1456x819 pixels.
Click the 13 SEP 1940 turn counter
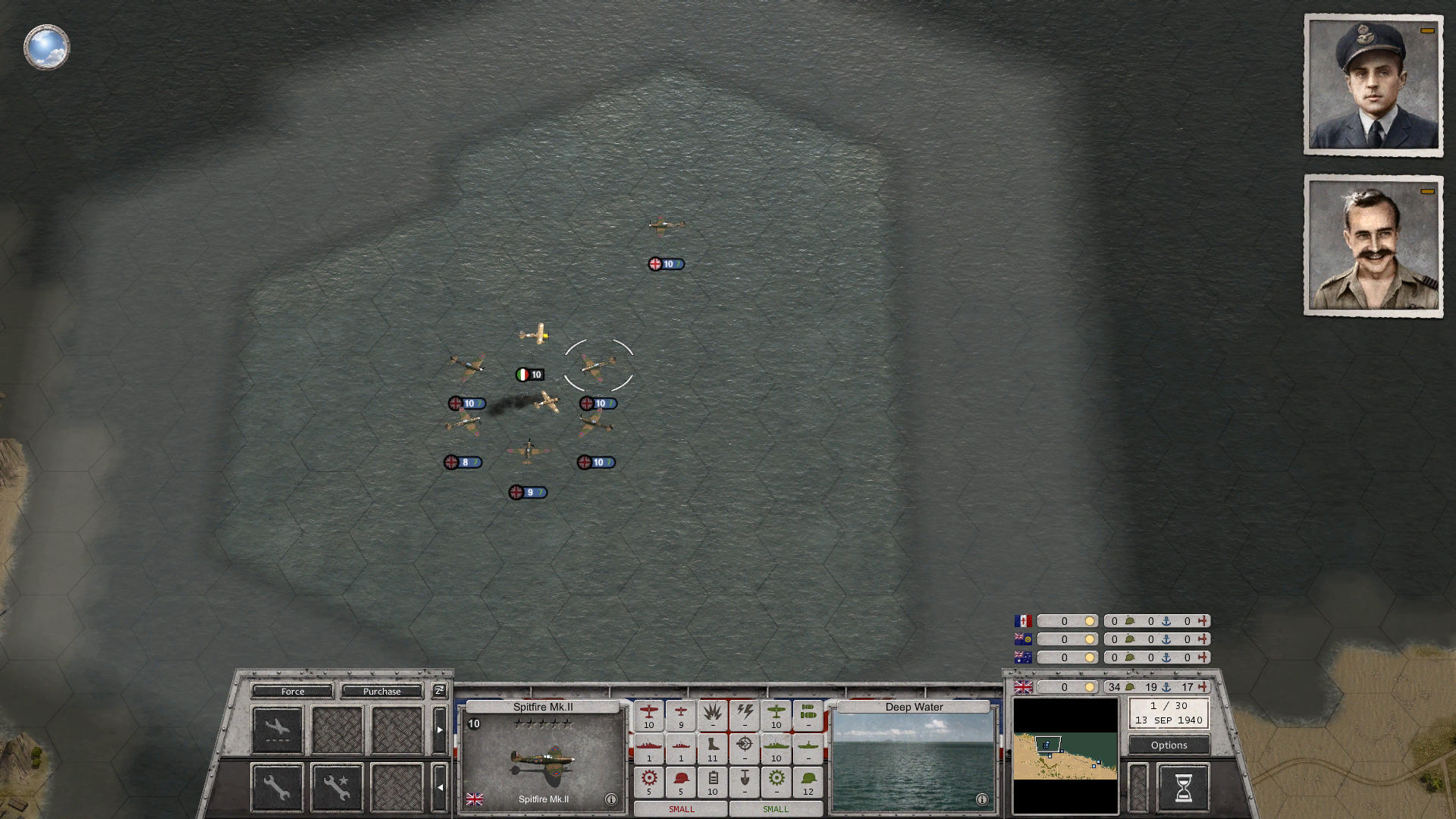click(x=1168, y=719)
